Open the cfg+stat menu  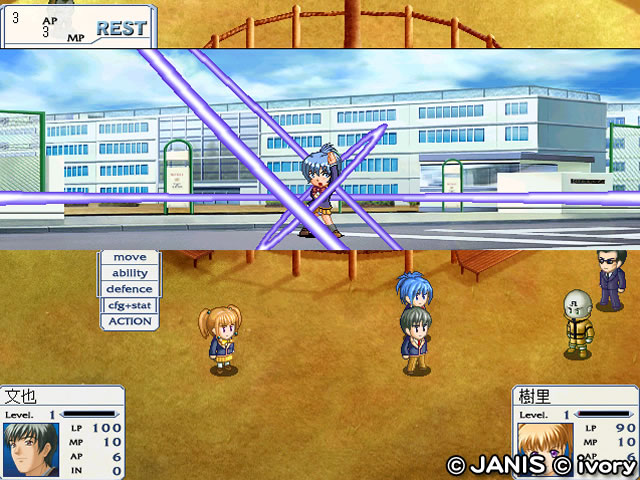tap(129, 305)
